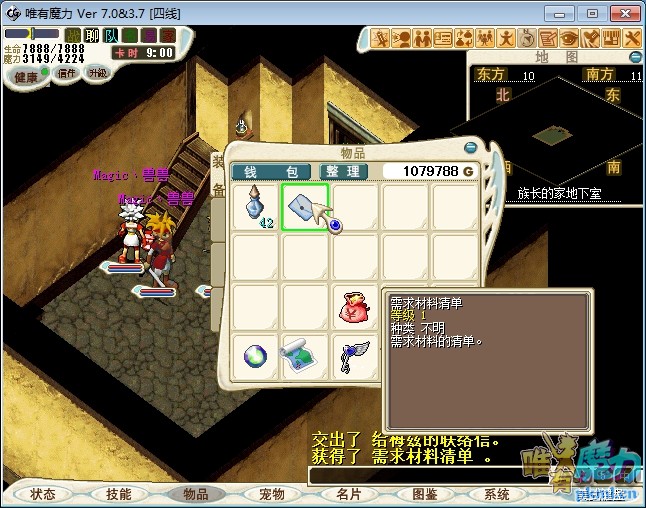Select the green-blue orb item
The height and width of the screenshot is (508, 646).
coord(255,356)
